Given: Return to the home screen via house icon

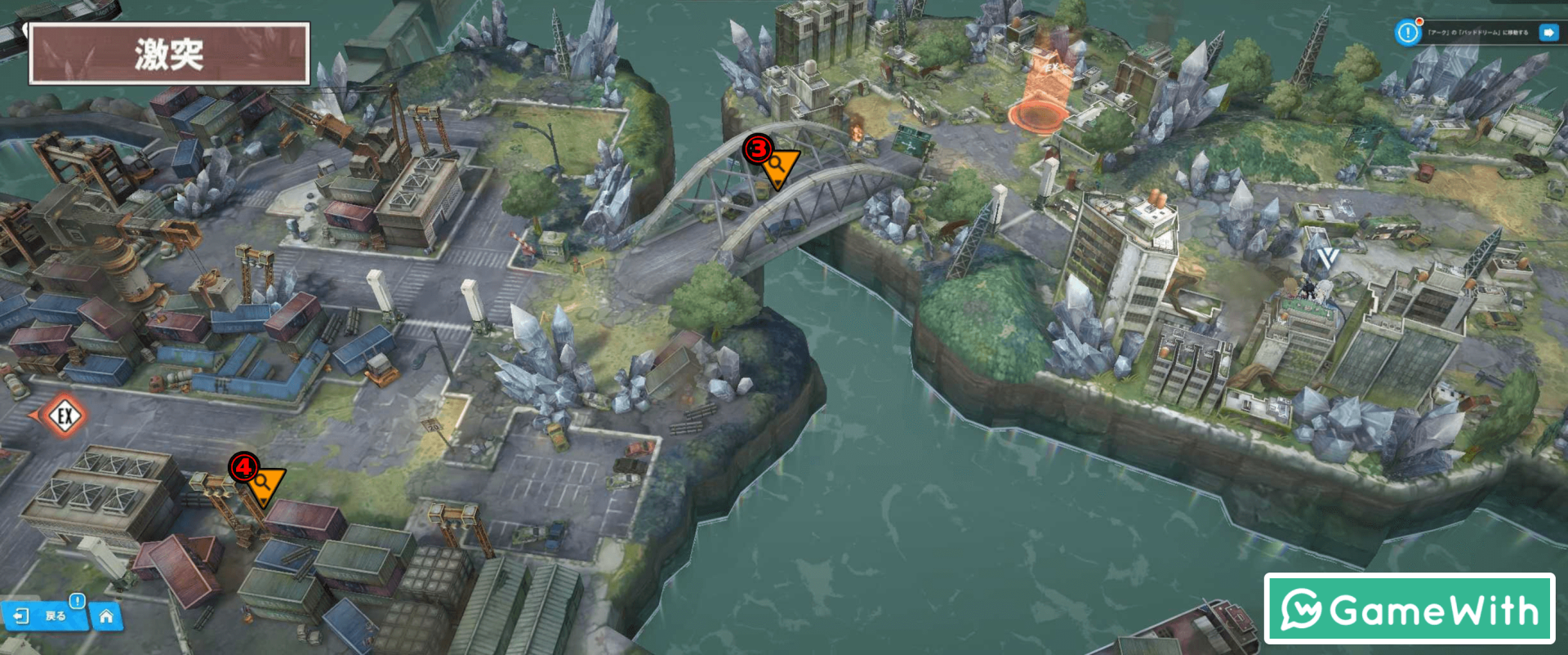Looking at the screenshot, I should click(106, 617).
